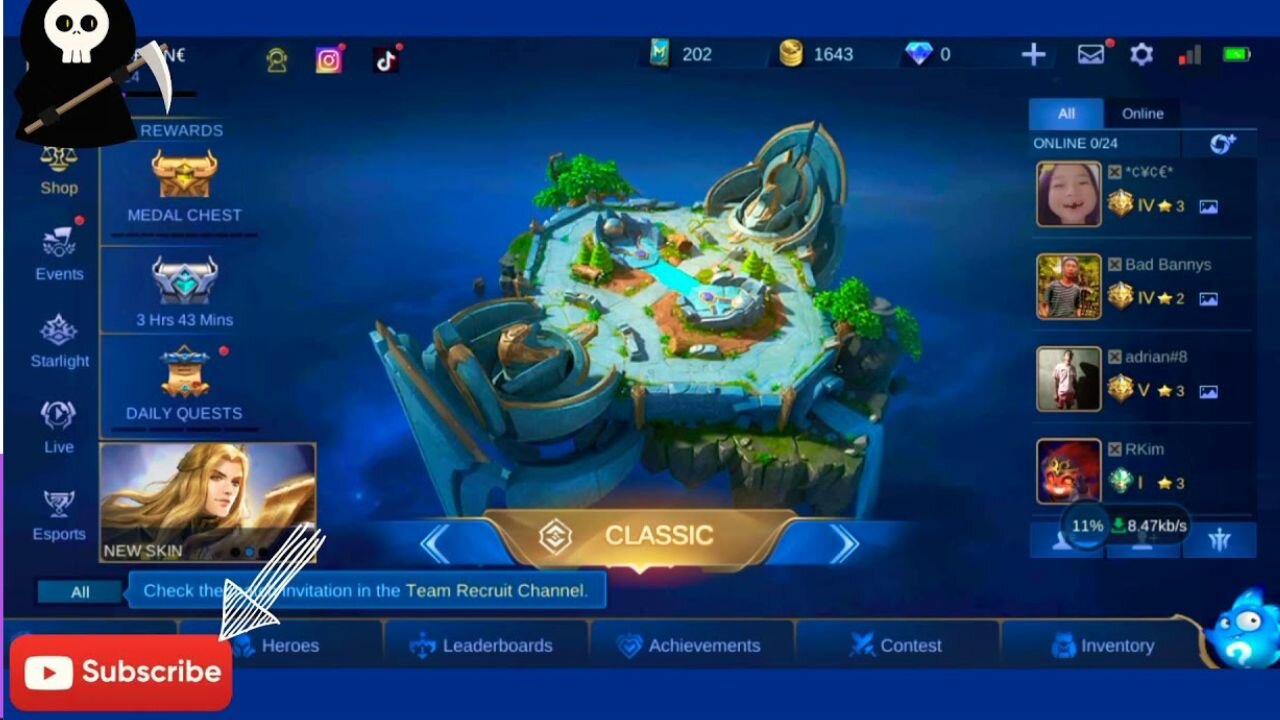Start the Classic game mode
This screenshot has width=1280, height=720.
[x=640, y=537]
